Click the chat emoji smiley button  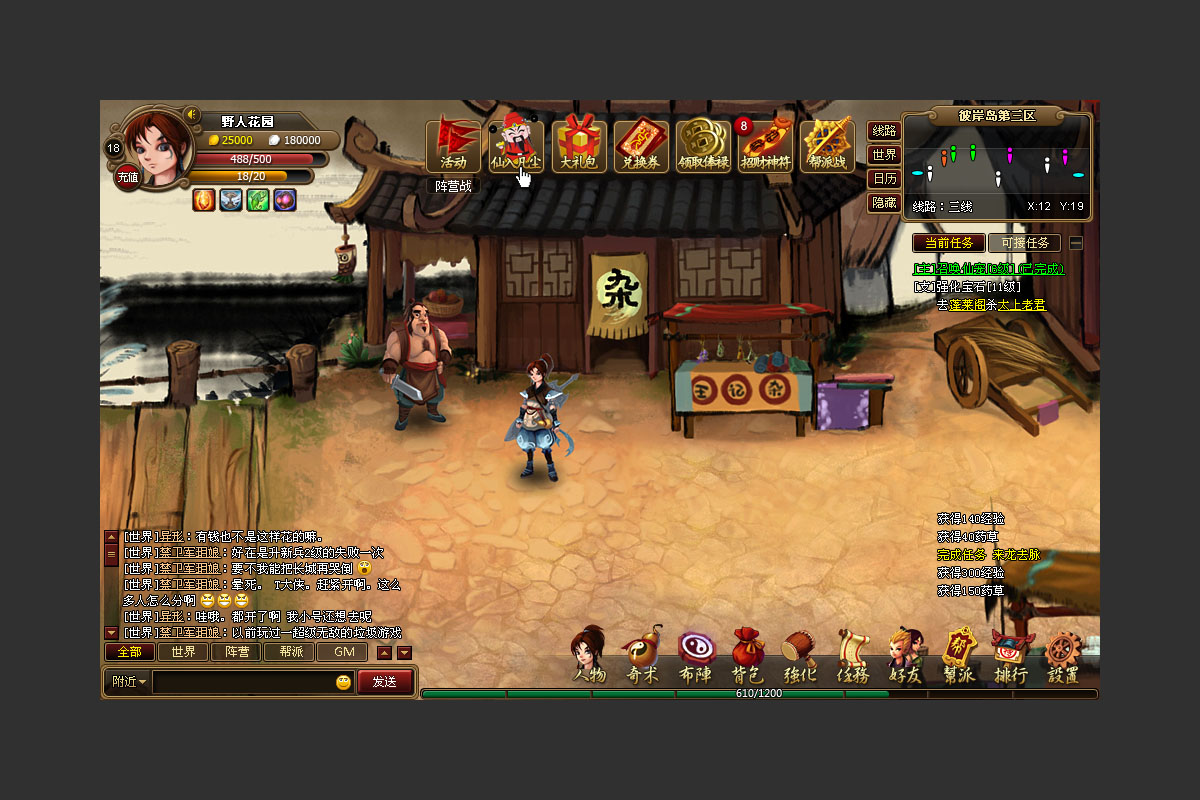343,682
